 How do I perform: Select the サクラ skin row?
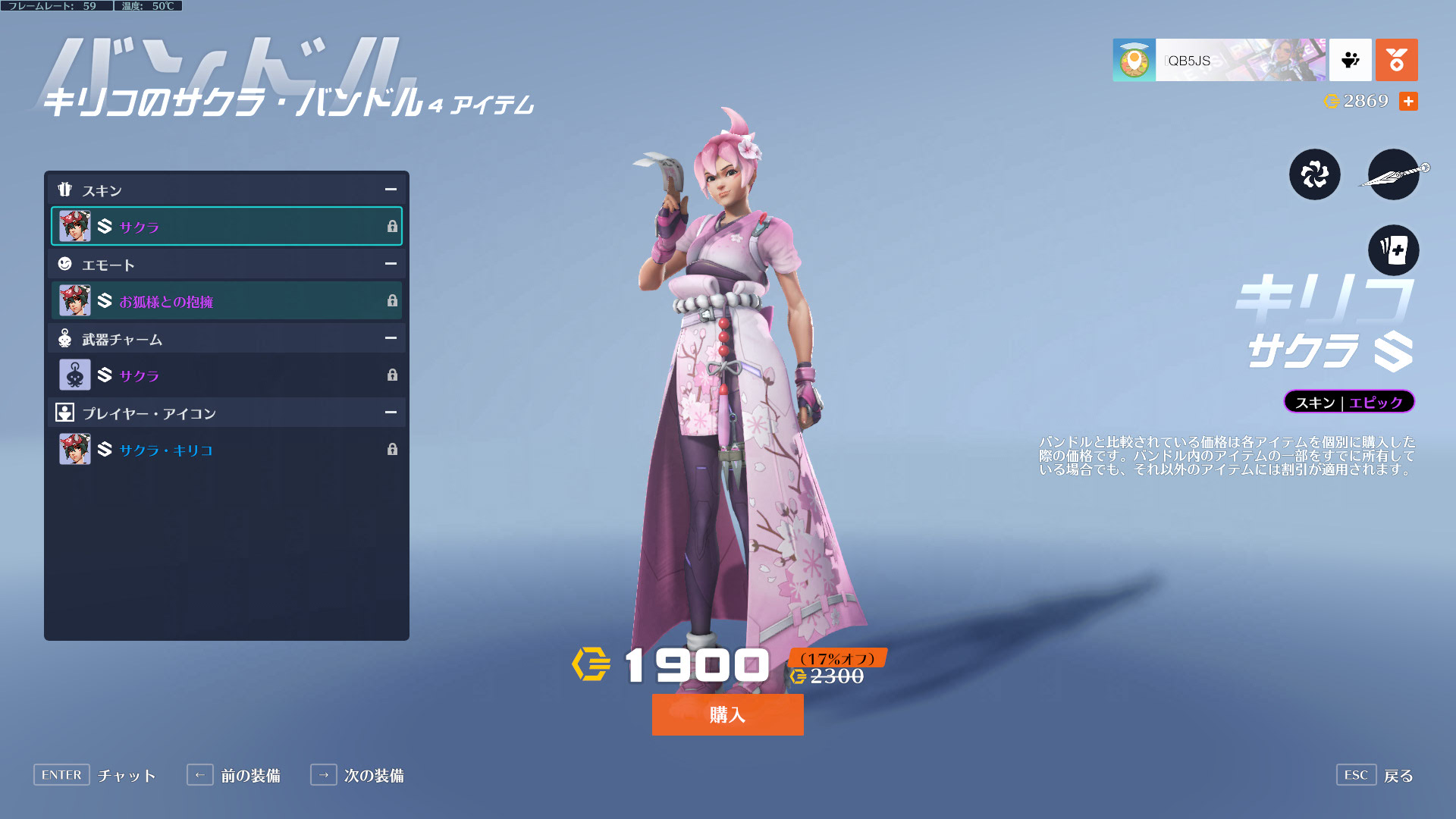226,226
